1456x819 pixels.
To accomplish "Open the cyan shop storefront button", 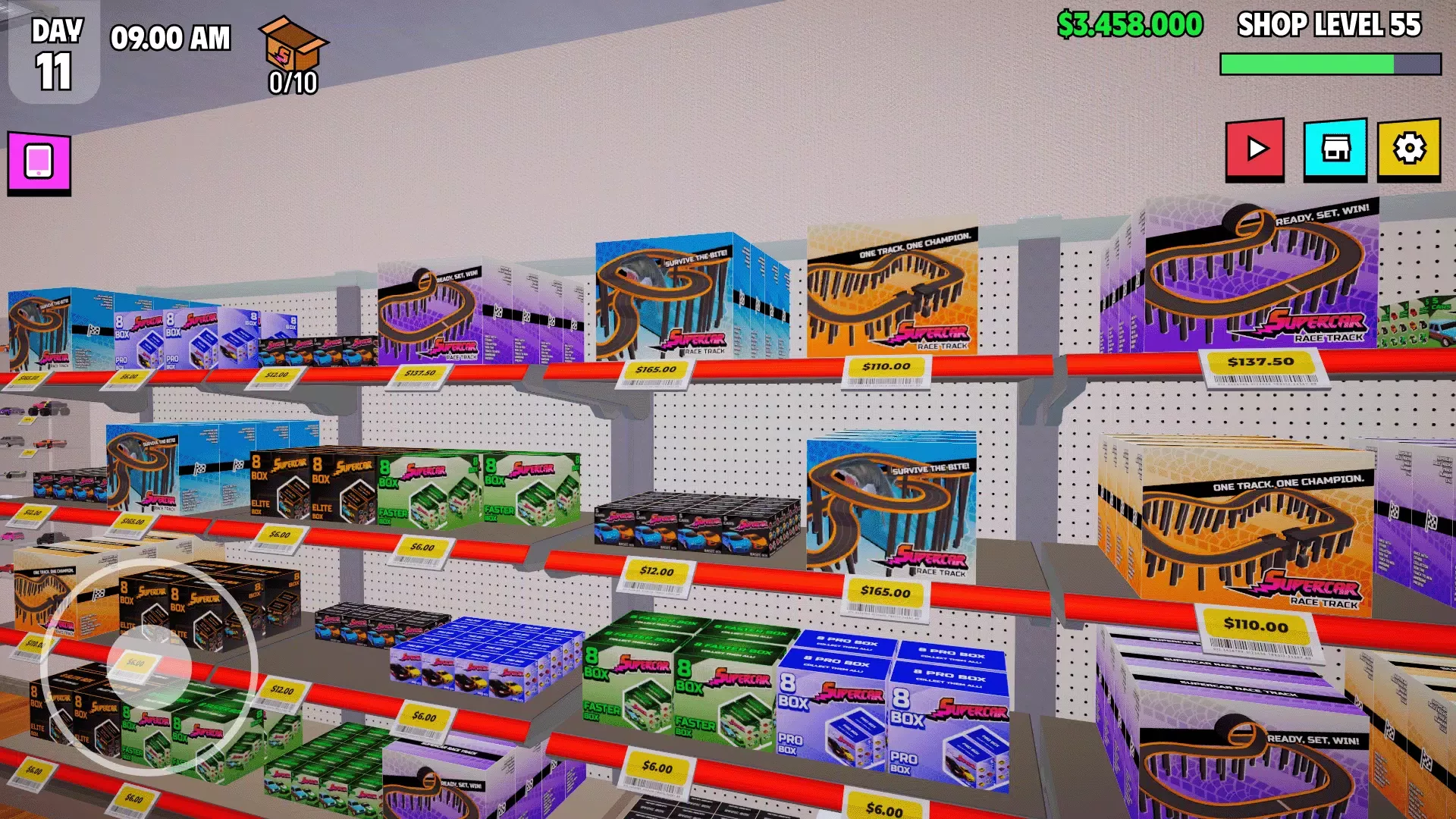I will (x=1335, y=149).
